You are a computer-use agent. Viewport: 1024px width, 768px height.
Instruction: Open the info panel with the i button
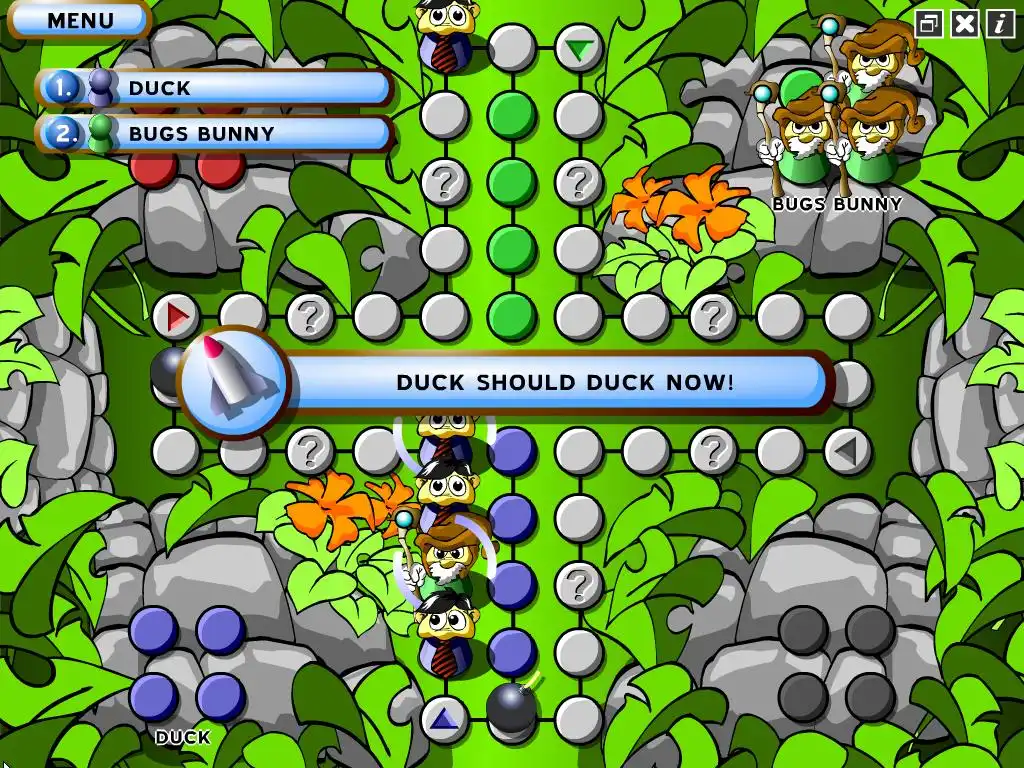pos(1001,24)
